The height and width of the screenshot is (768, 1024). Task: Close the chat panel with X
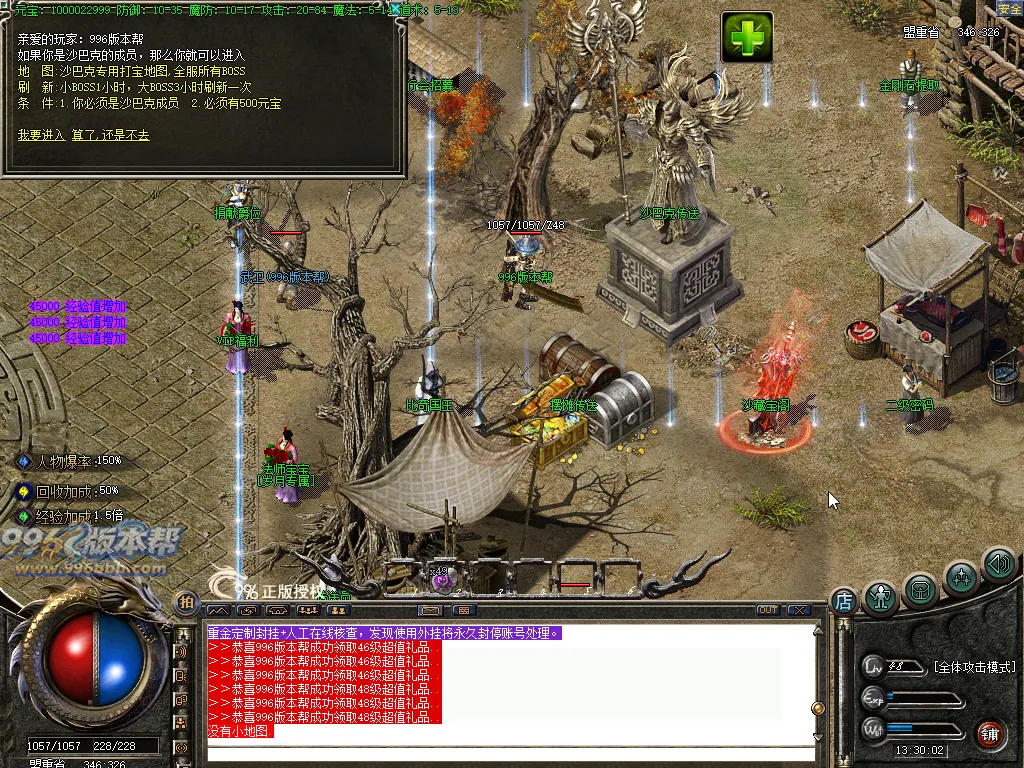798,610
